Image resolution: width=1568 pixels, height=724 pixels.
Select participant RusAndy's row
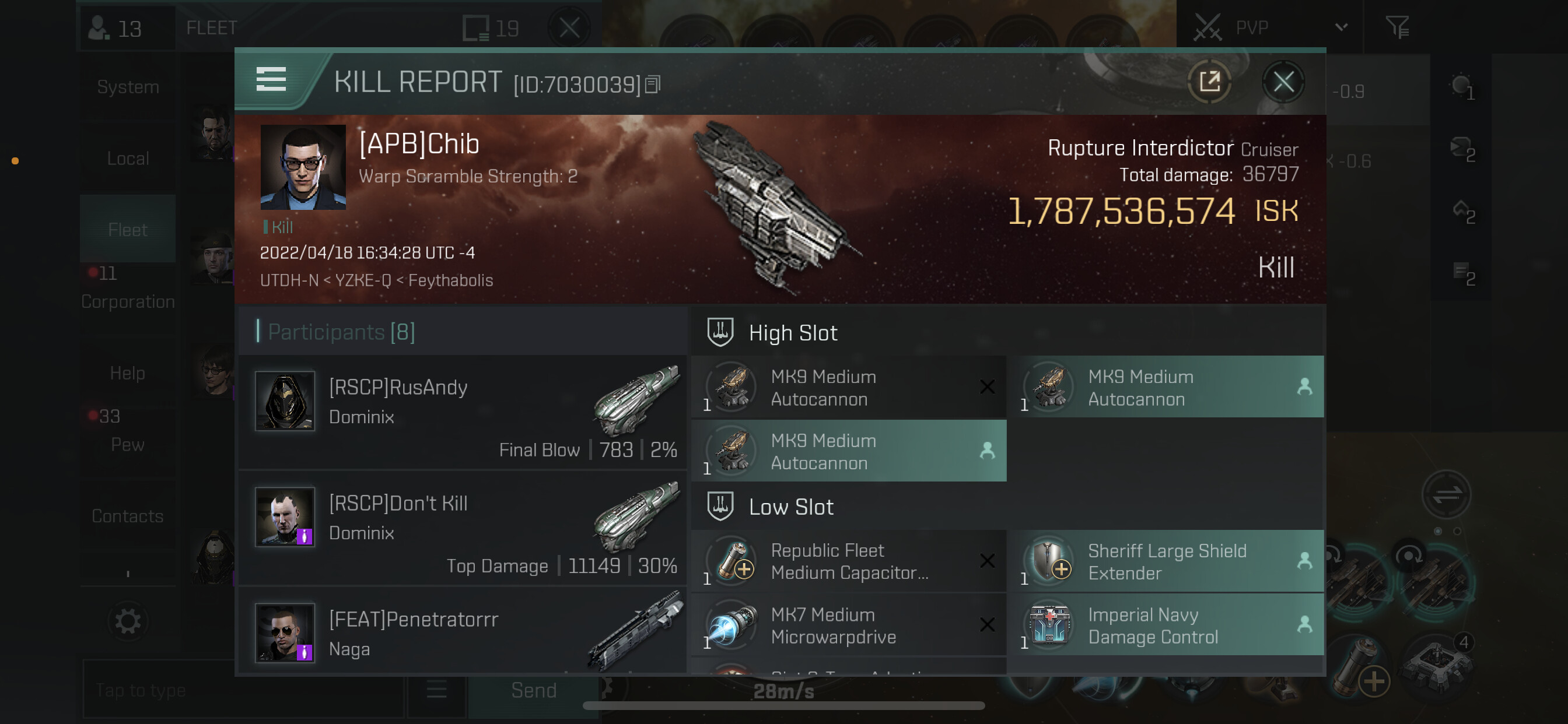click(x=463, y=412)
